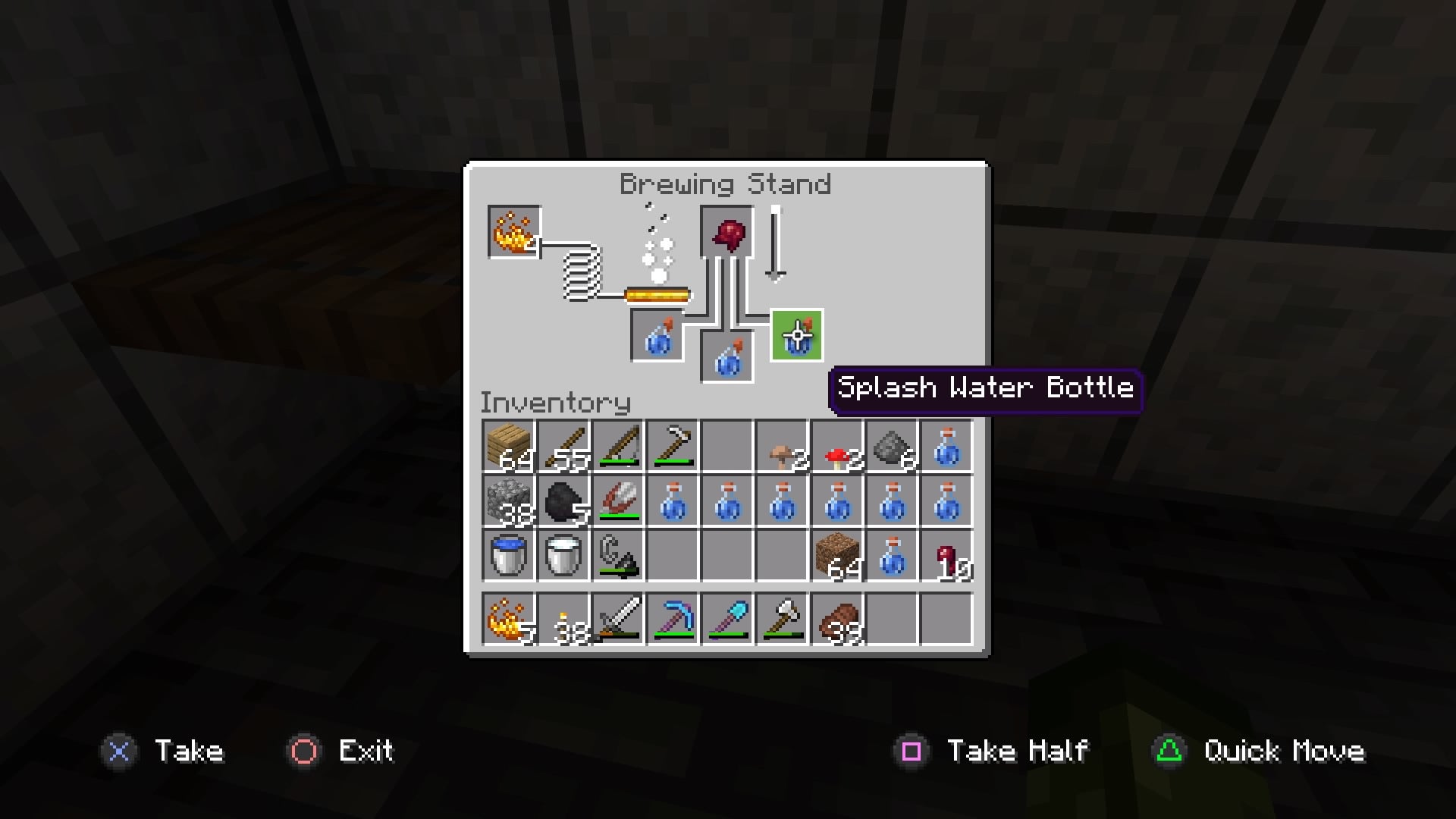
Task: Take the highlighted Splash Water Bottle
Action: (795, 336)
